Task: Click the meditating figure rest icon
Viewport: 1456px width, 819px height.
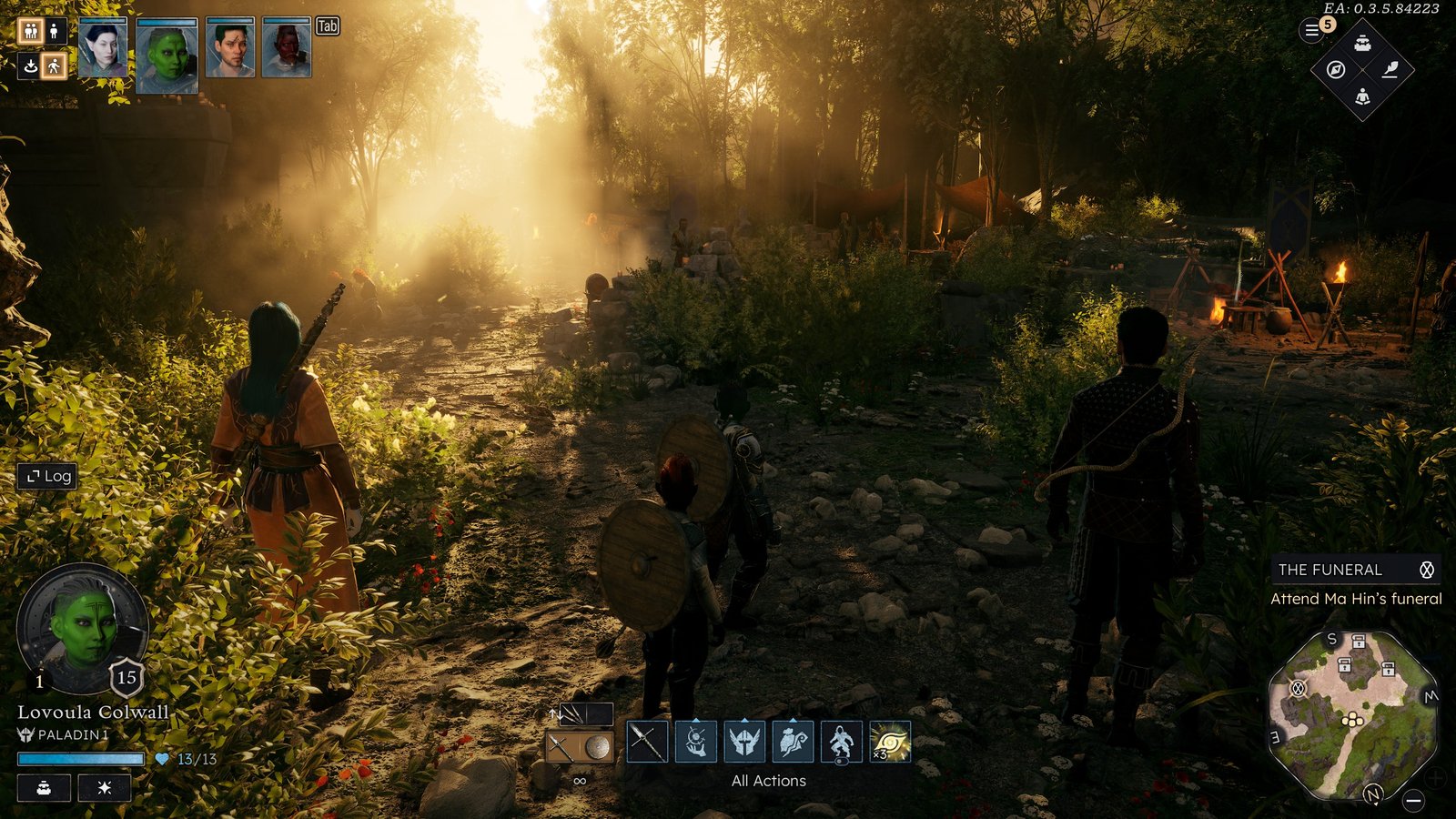Action: pyautogui.click(x=1362, y=96)
